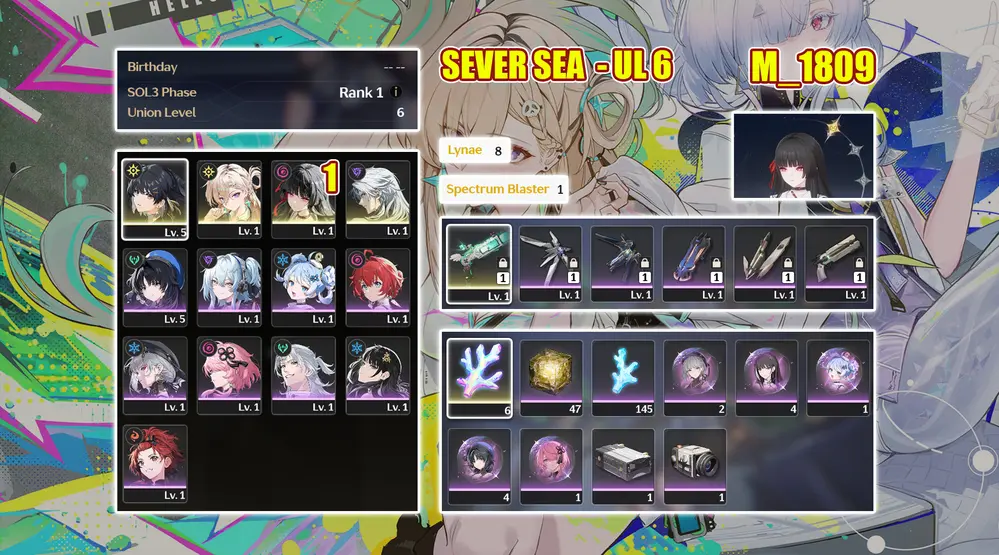This screenshot has width=999, height=555.
Task: Select the light-blue twin-bun Glacio character
Action: pos(302,288)
